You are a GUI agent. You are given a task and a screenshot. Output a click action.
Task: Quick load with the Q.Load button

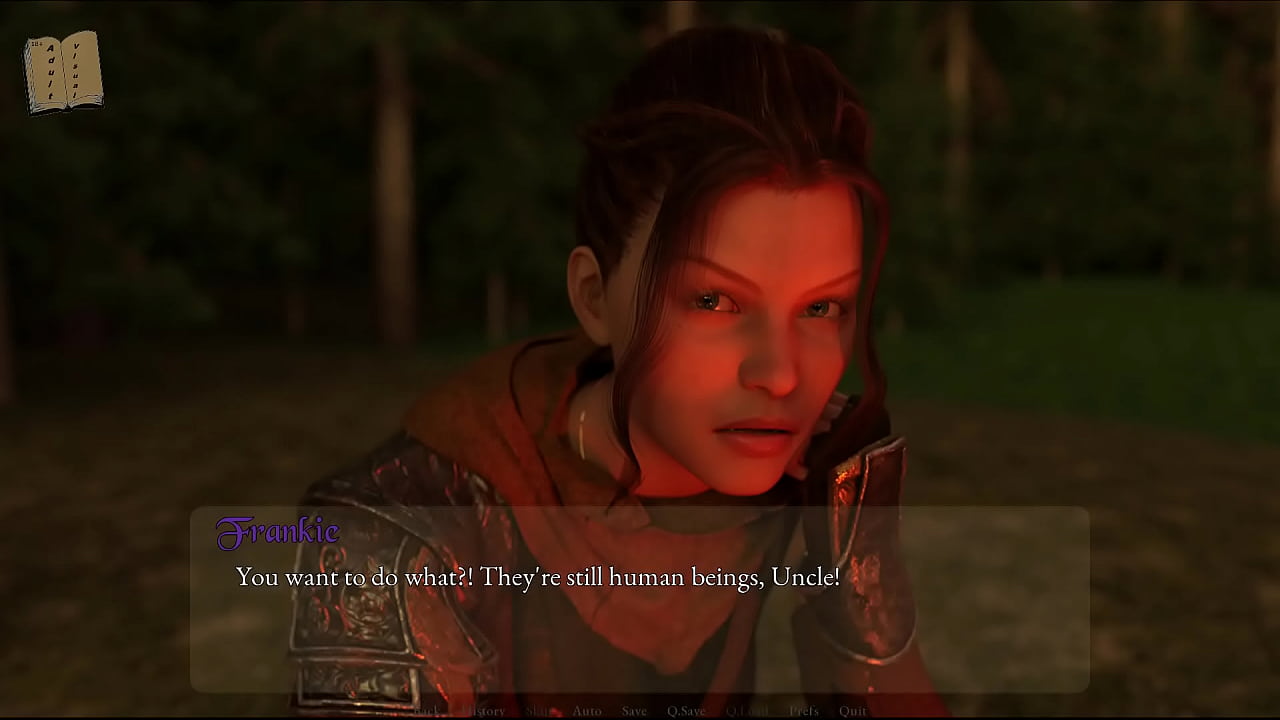pos(747,711)
